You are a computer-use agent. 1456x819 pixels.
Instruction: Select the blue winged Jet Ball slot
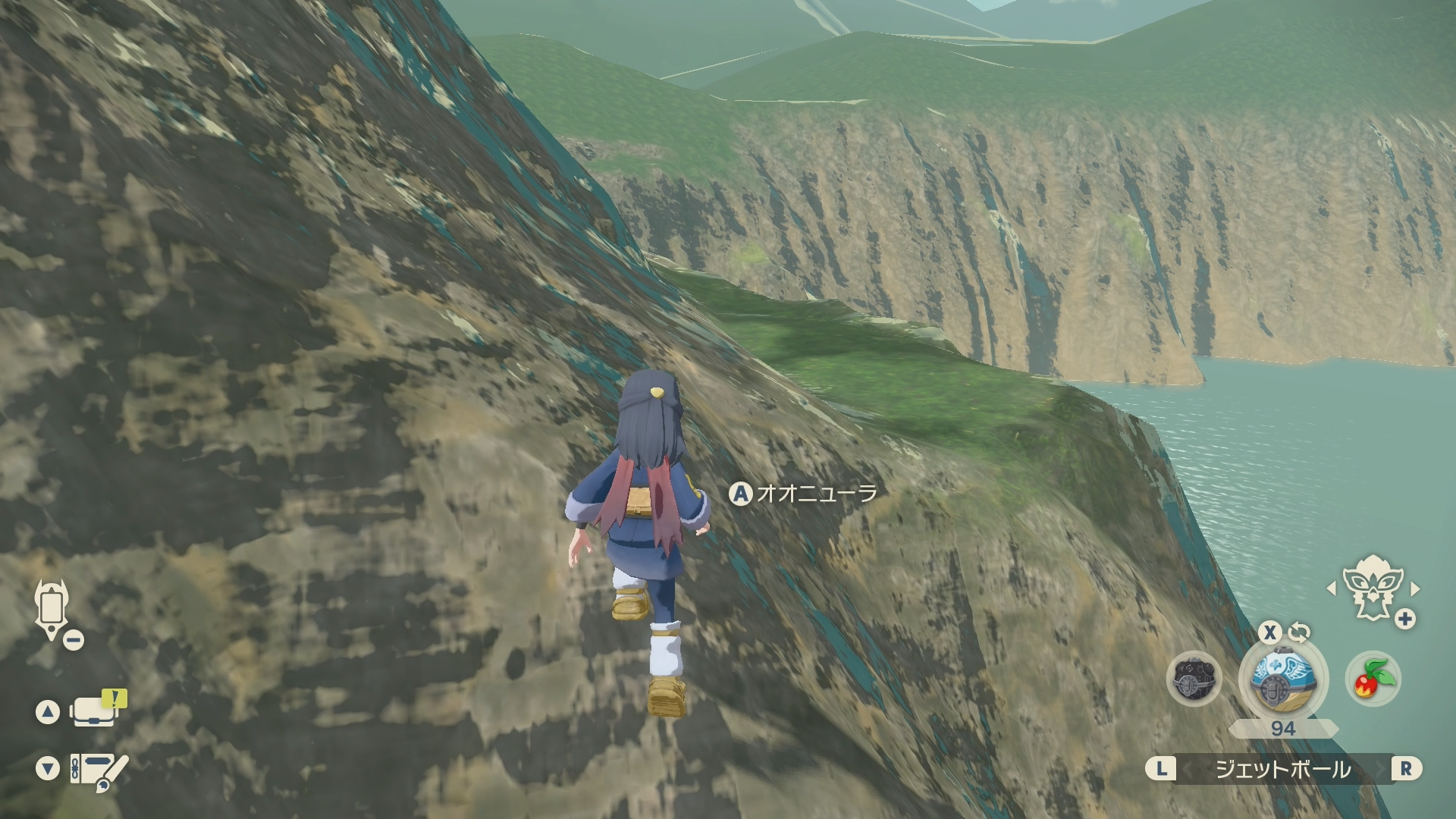tap(1282, 676)
